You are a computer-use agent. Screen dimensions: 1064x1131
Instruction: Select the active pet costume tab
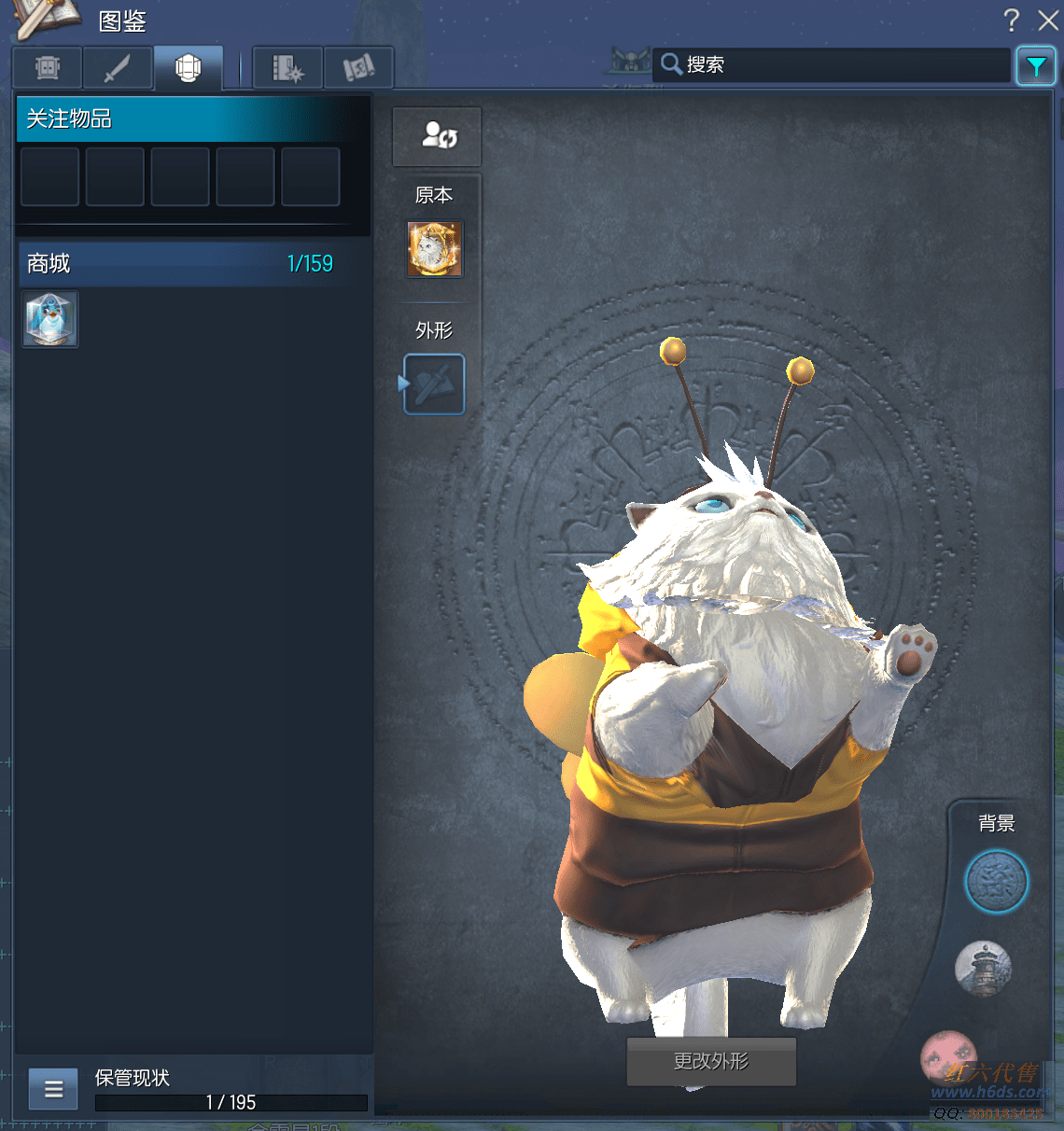[189, 68]
